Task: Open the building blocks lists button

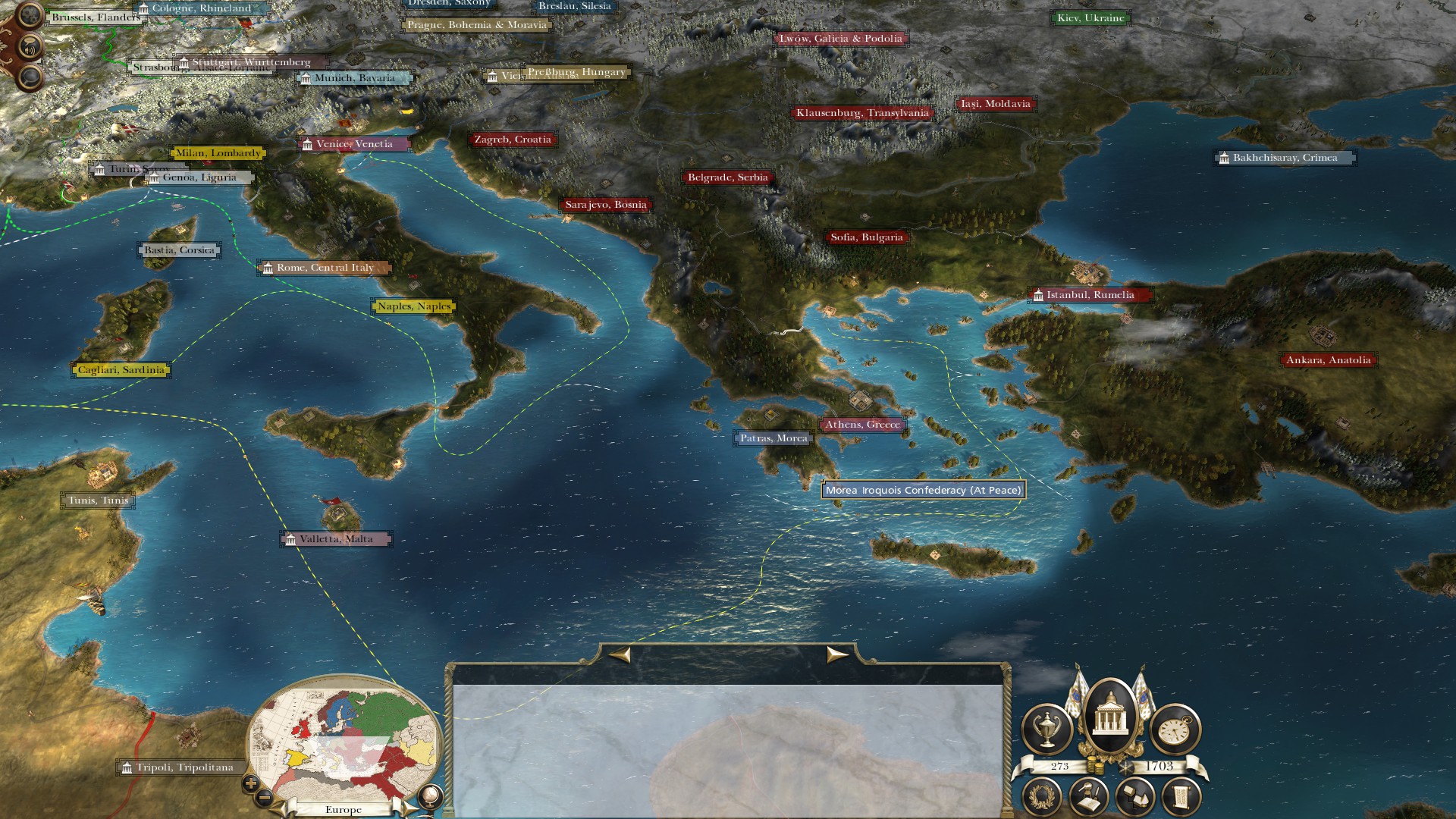Action: point(1135,798)
